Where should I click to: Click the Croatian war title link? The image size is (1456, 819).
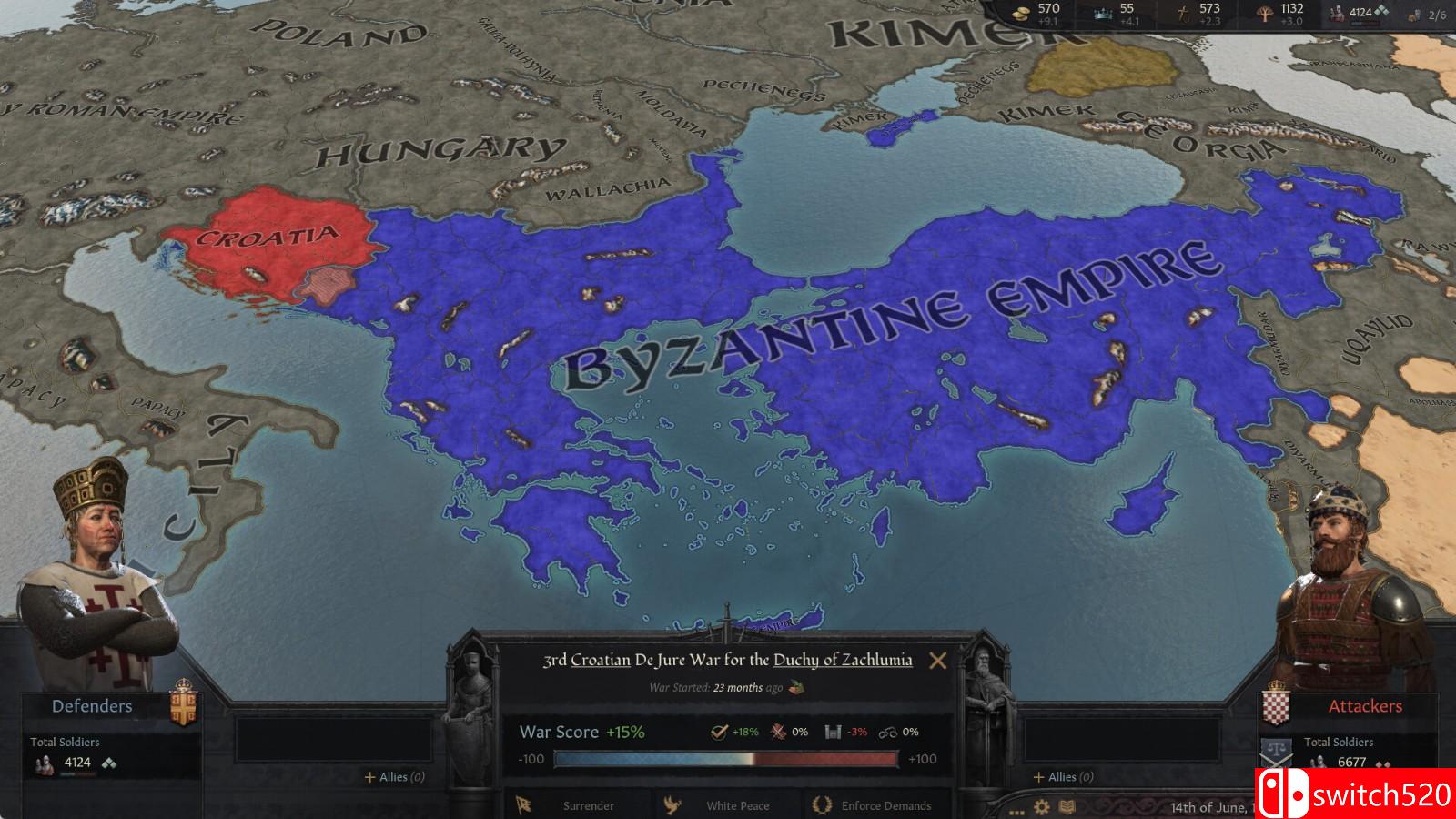click(601, 662)
